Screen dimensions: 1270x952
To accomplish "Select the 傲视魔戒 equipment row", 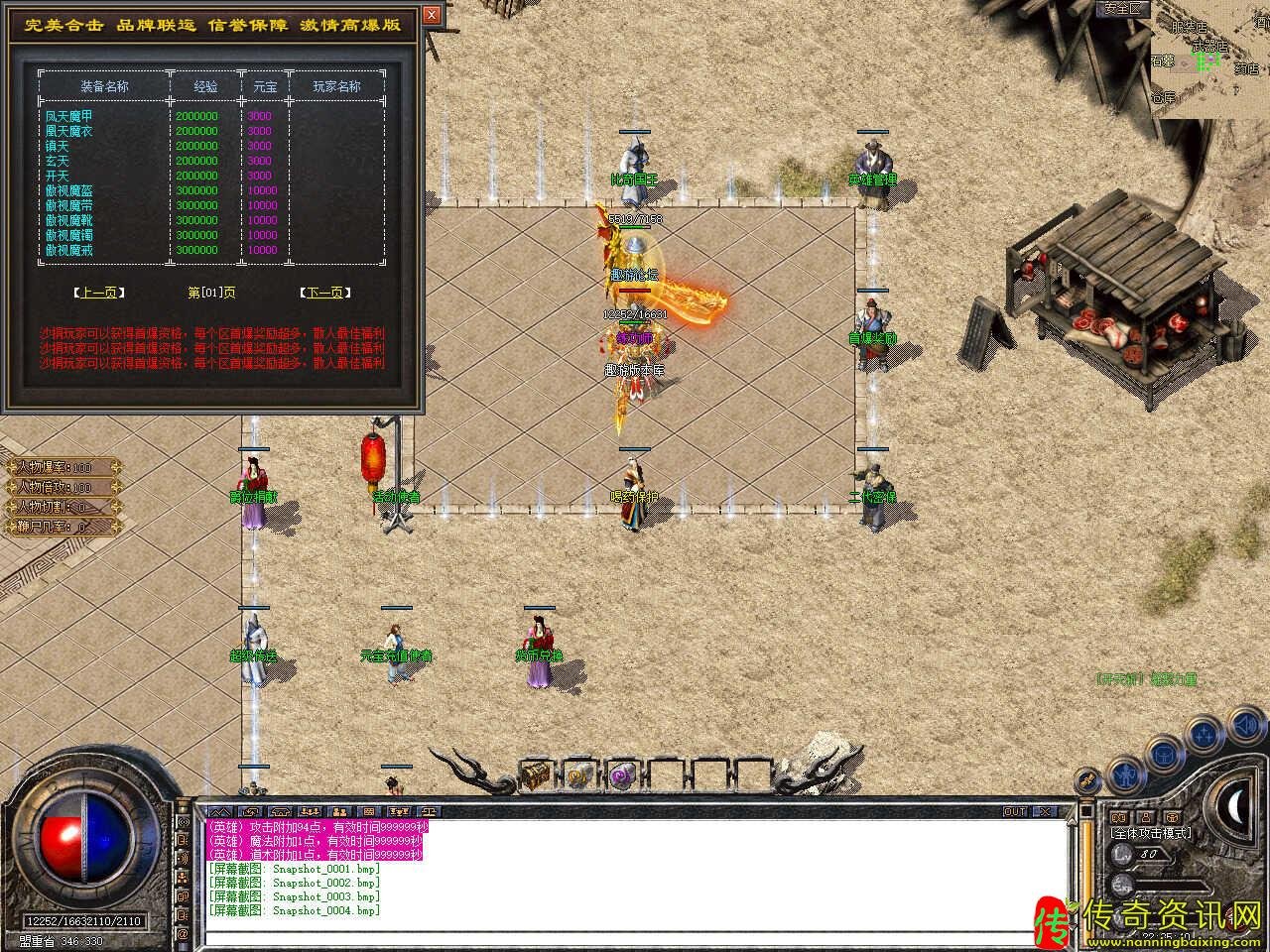I will click(69, 251).
